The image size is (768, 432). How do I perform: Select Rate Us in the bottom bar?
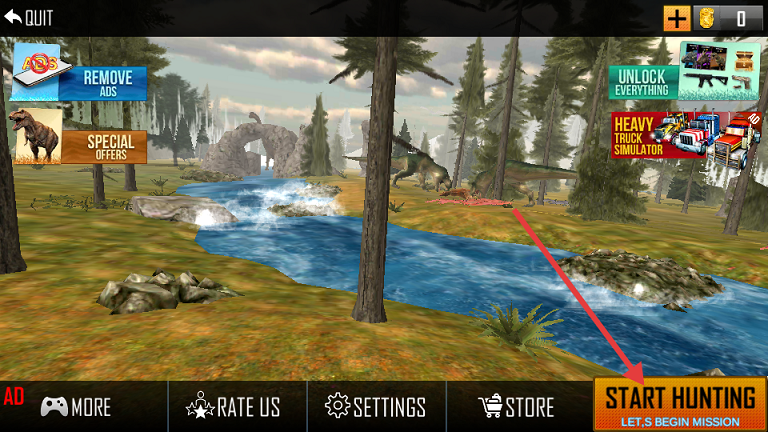[234, 407]
